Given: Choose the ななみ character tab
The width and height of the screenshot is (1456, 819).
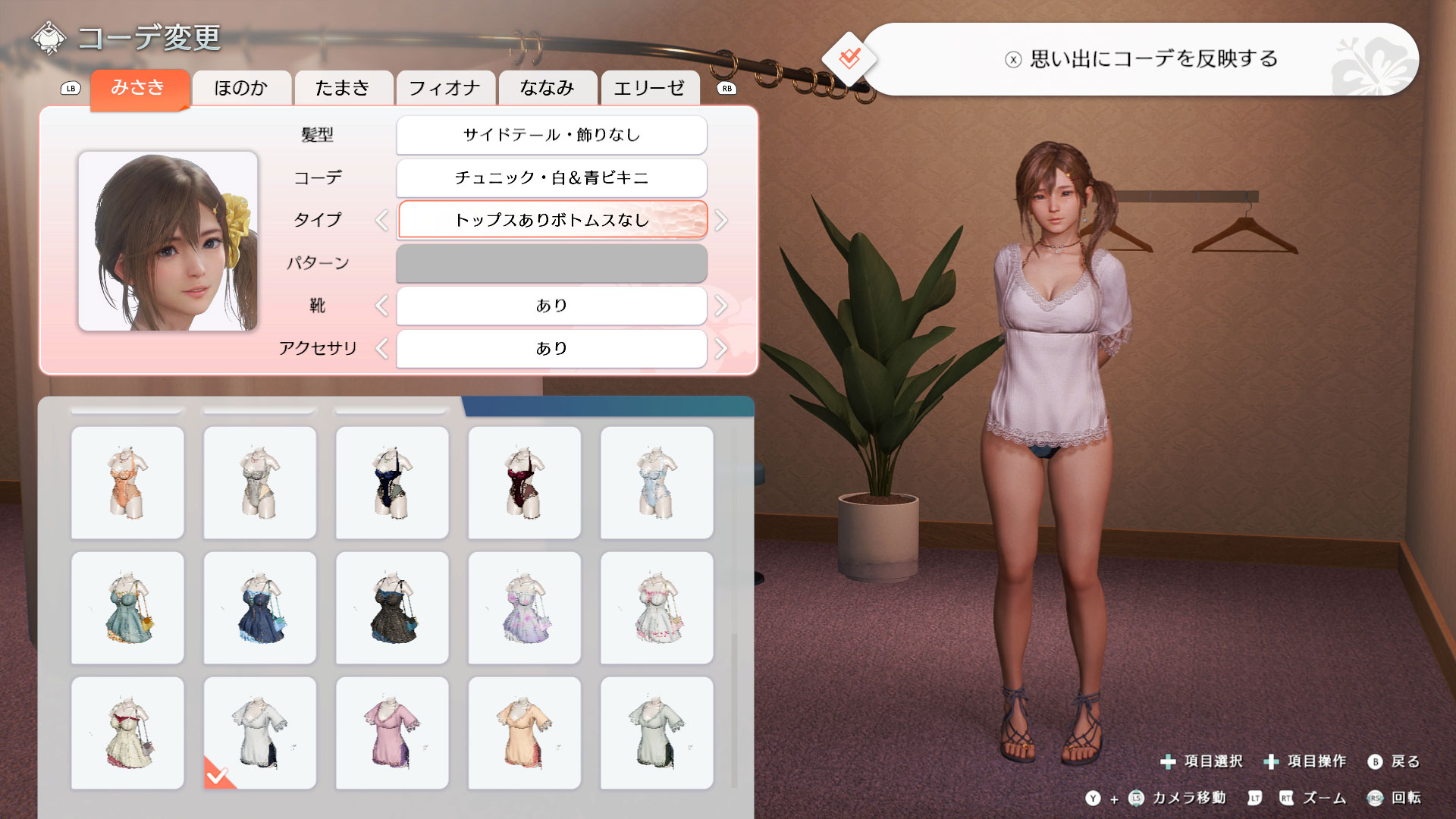Looking at the screenshot, I should click(x=547, y=88).
